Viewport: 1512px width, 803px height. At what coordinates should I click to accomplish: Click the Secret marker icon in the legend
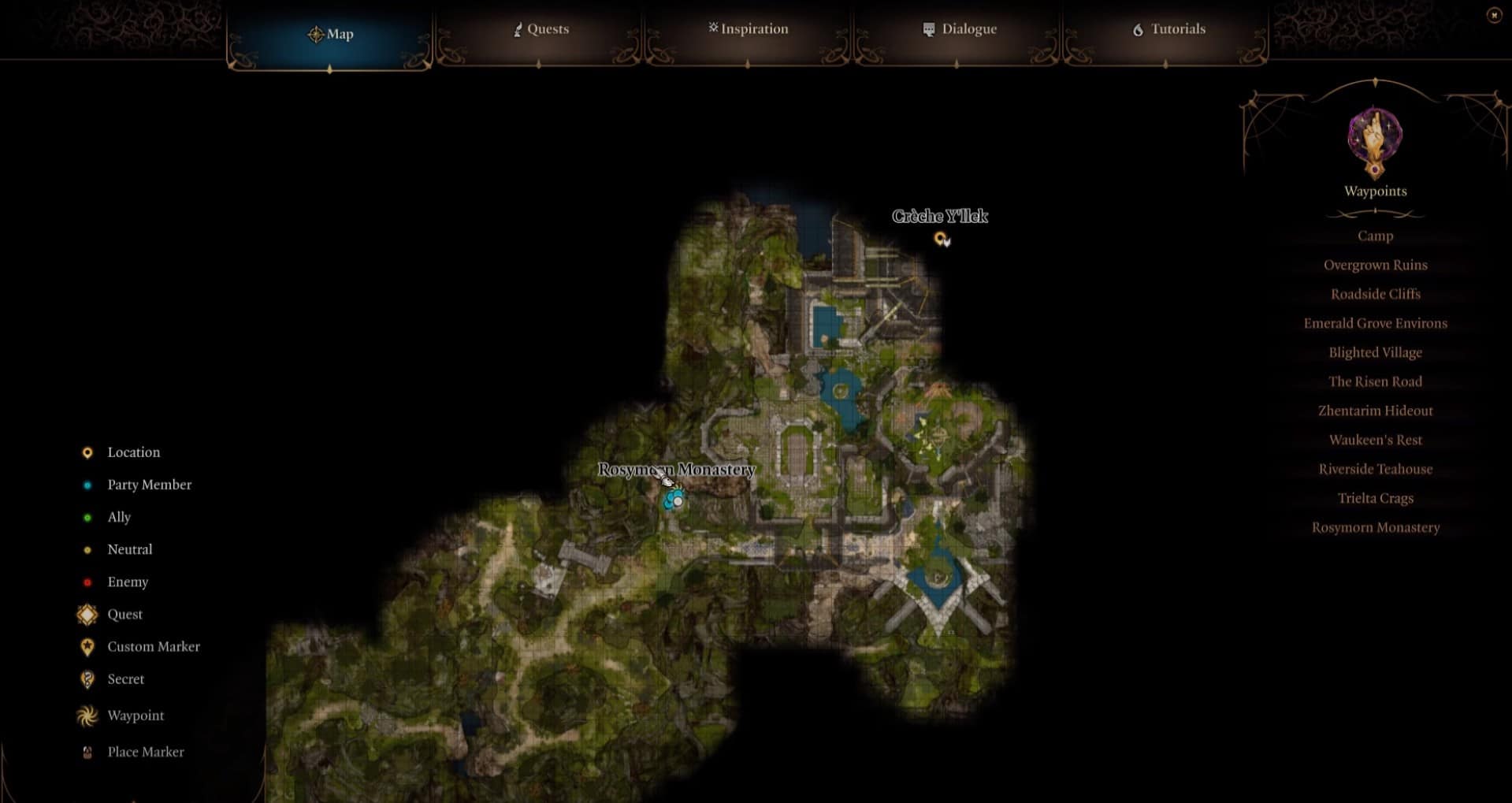tap(87, 678)
